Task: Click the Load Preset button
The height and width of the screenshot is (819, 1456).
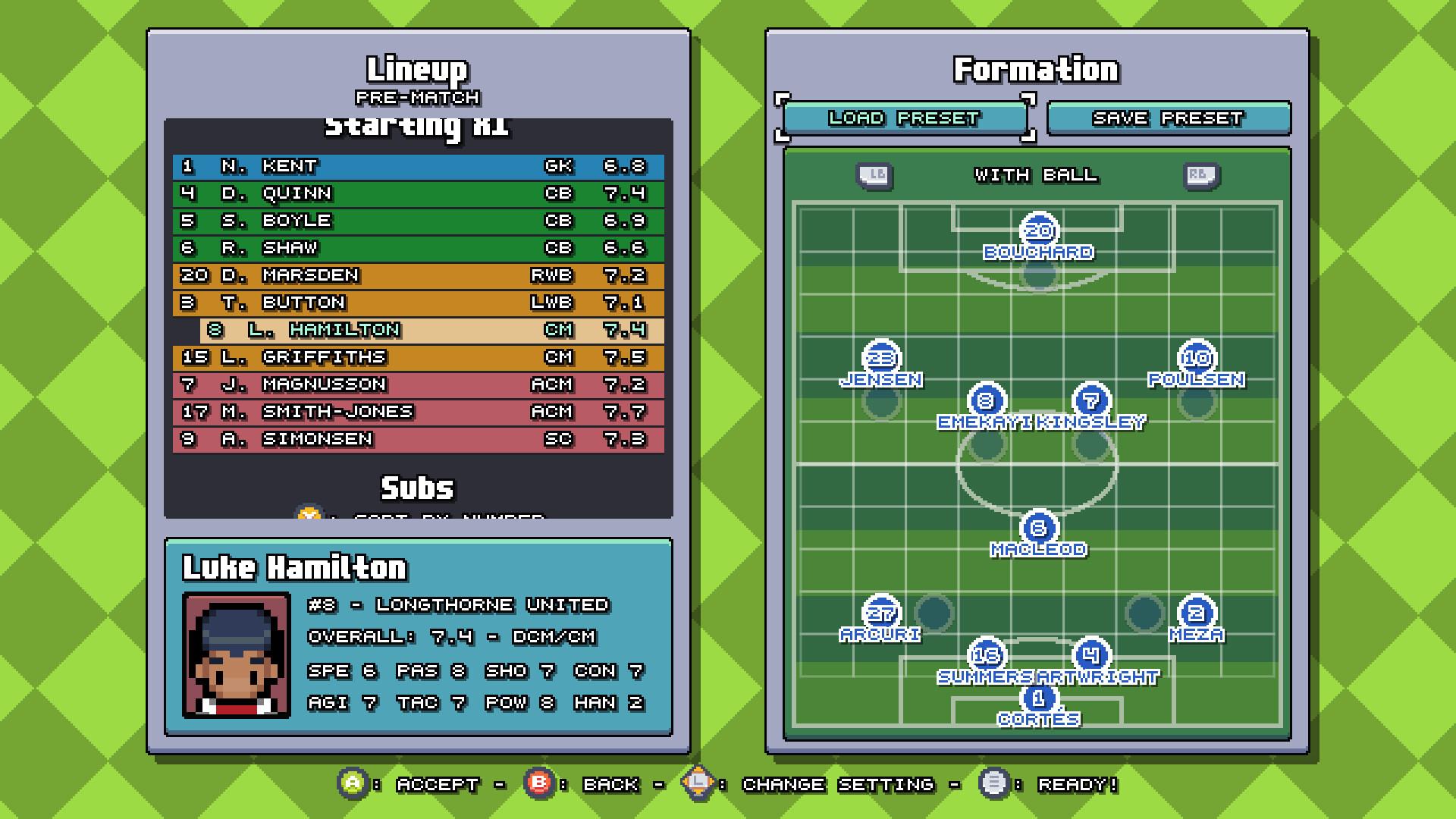Action: pos(905,118)
